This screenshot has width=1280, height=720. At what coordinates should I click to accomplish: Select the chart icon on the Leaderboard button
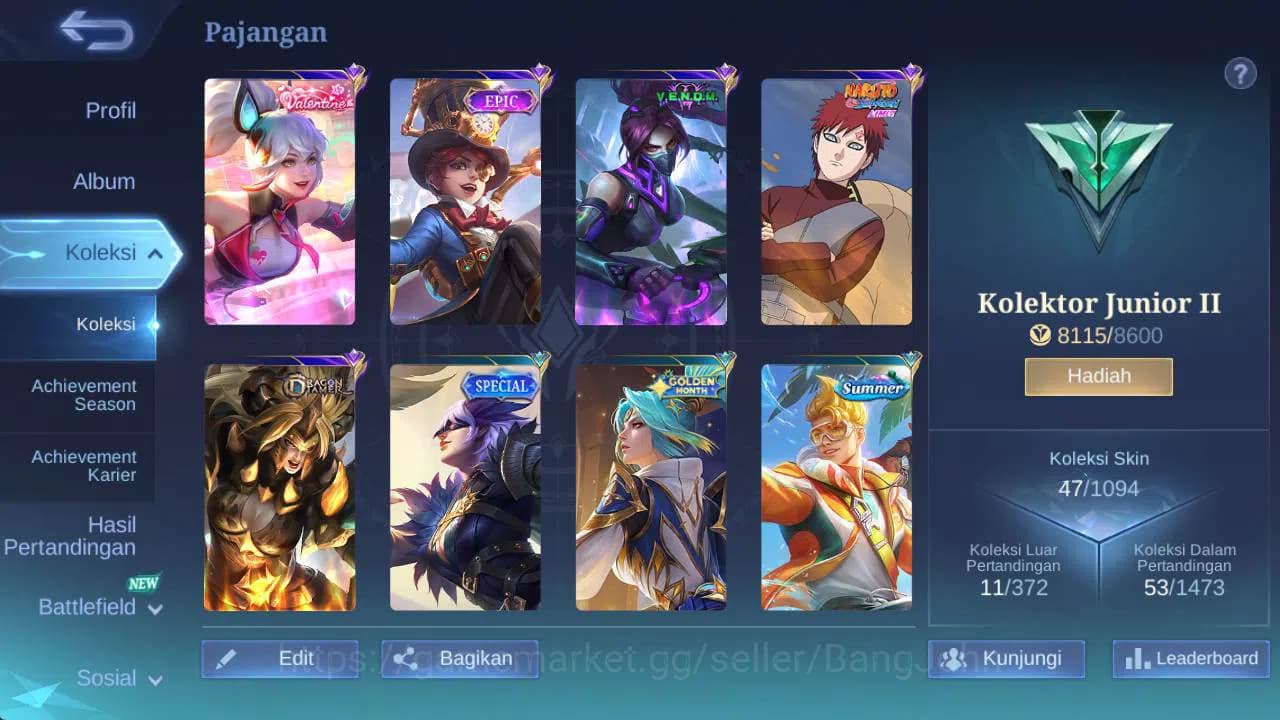1136,659
